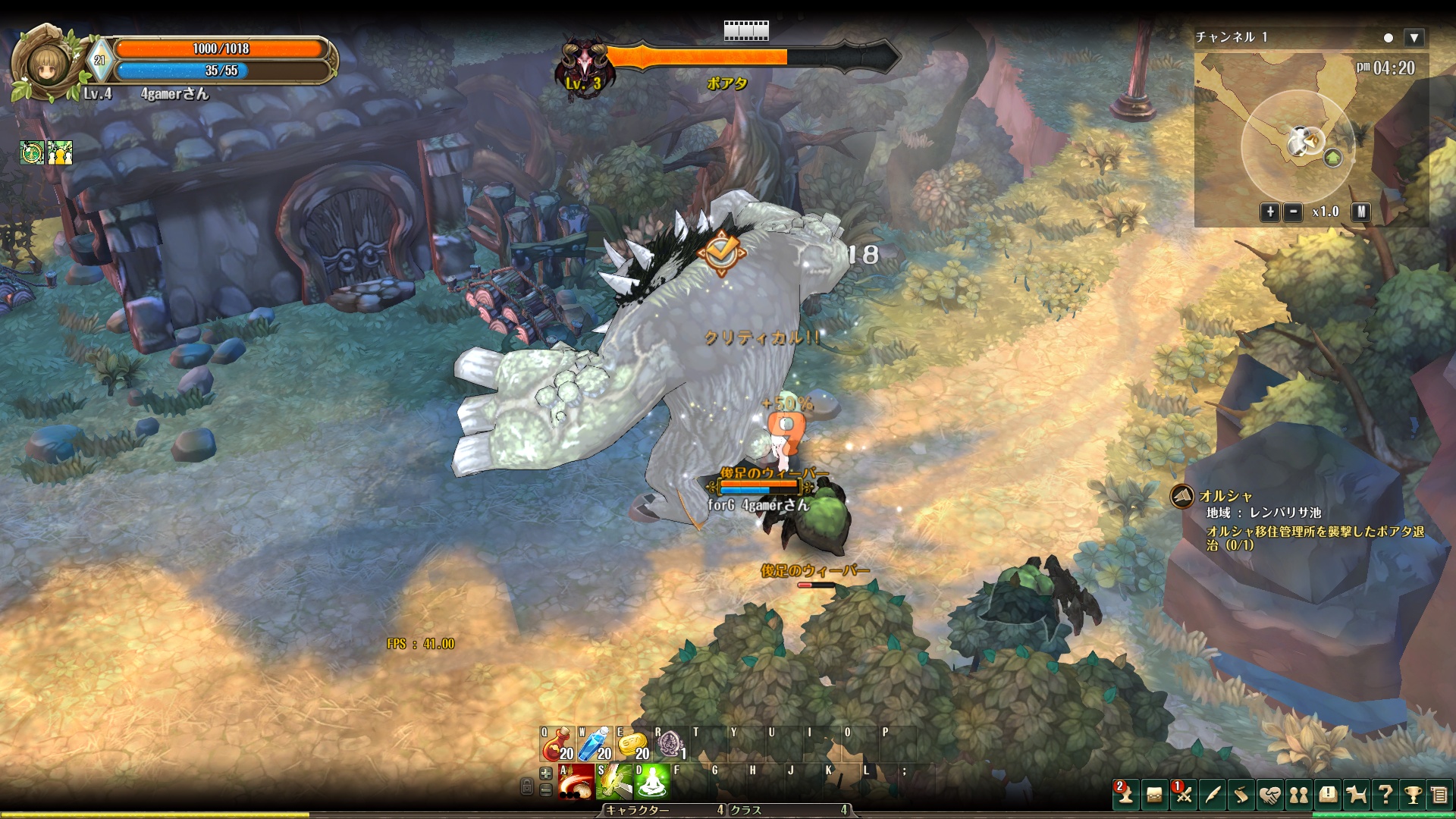The height and width of the screenshot is (819, 1456).
Task: Open the quest scroll menu
Action: tap(1241, 795)
